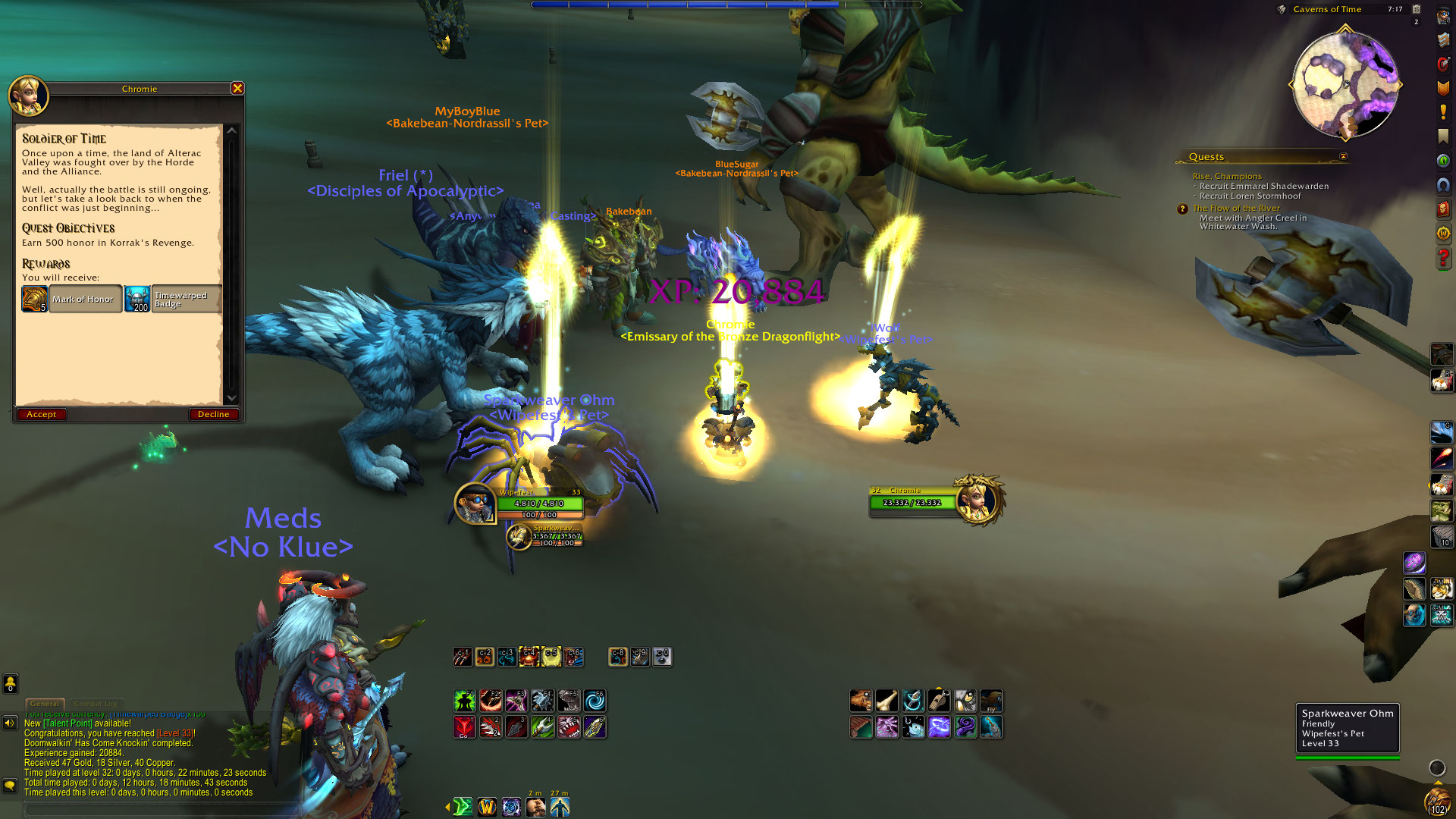Viewport: 1456px width, 819px height.
Task: Open The Flow of the River quest entry
Action: tap(1235, 208)
